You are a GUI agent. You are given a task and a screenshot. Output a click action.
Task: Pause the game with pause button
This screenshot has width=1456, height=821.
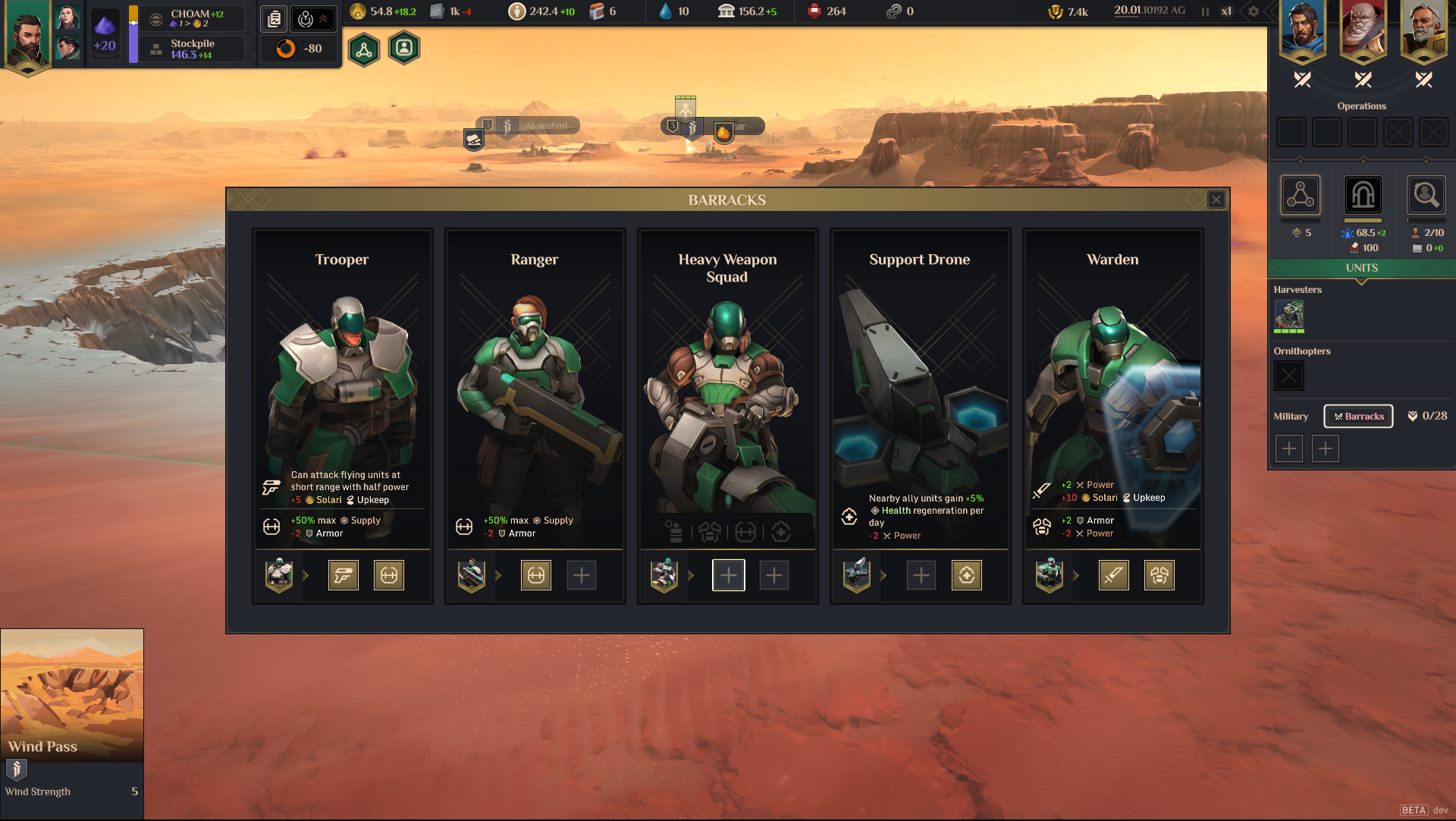tap(1205, 11)
